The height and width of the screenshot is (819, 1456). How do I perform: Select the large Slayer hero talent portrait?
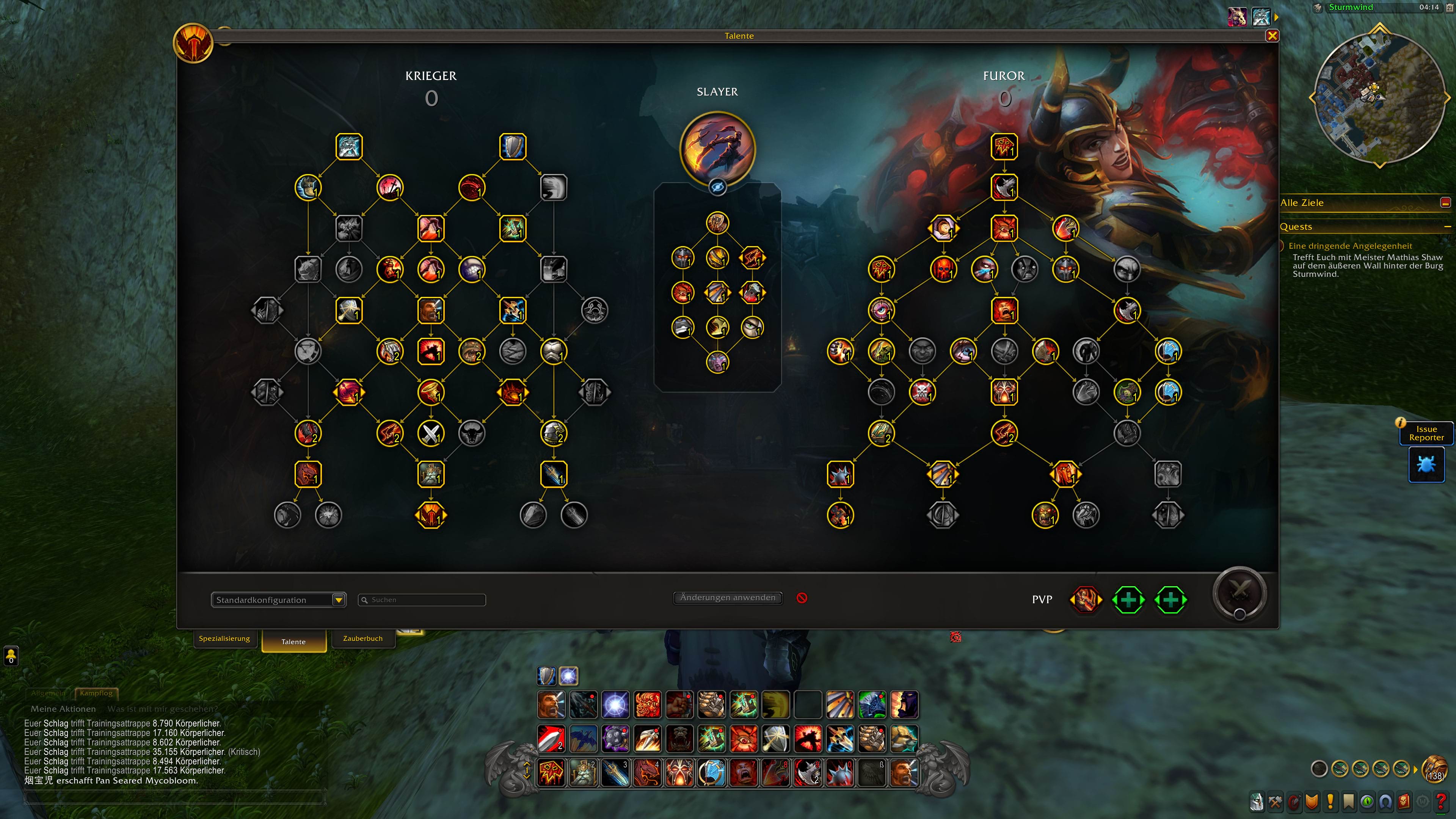click(717, 148)
